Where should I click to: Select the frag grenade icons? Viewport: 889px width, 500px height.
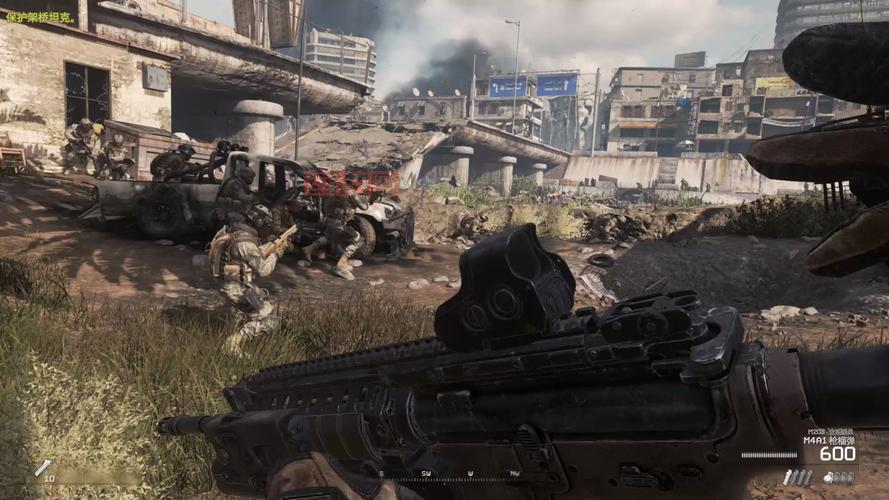839,478
